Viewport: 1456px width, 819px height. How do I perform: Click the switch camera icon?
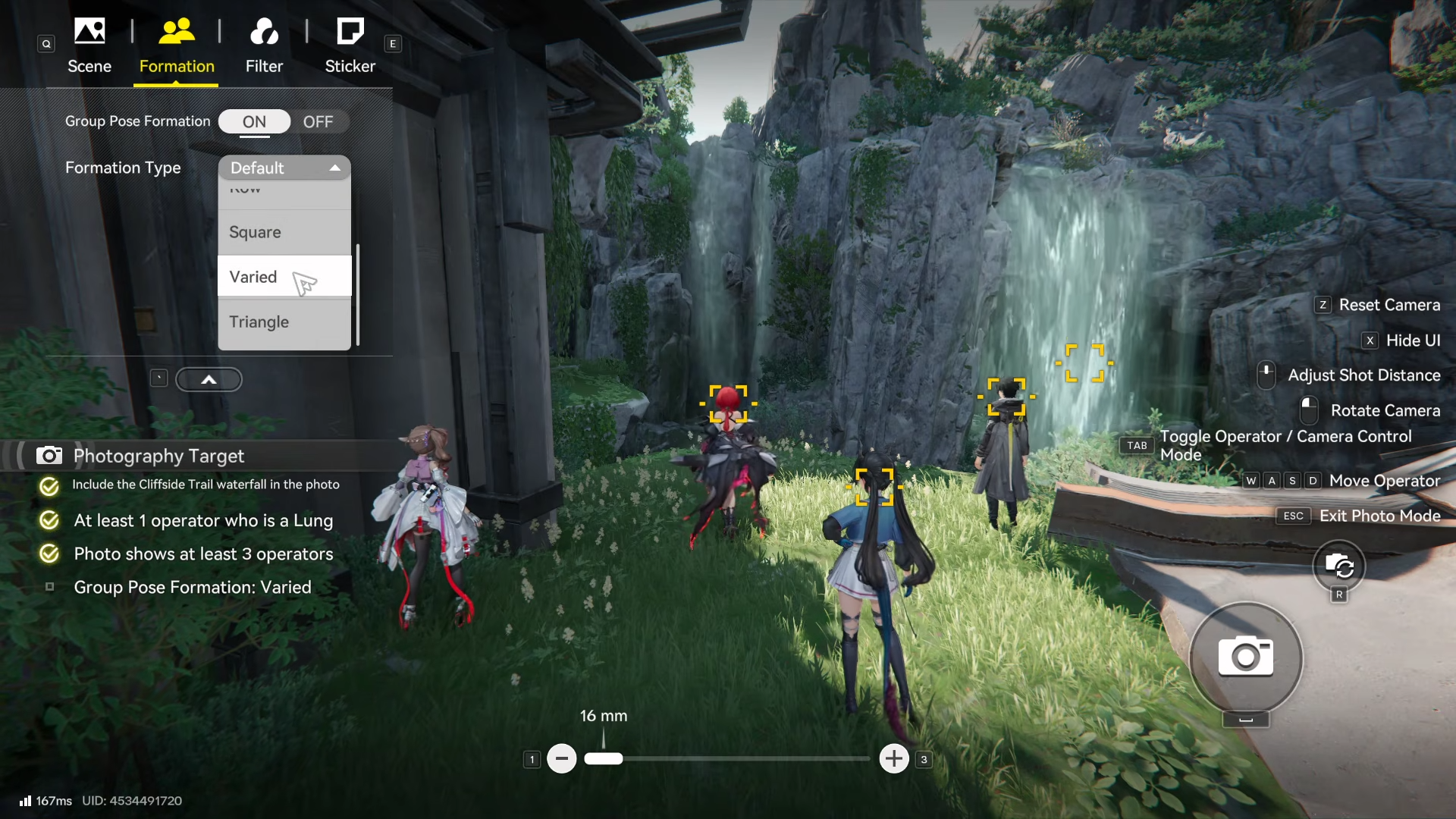[1339, 566]
